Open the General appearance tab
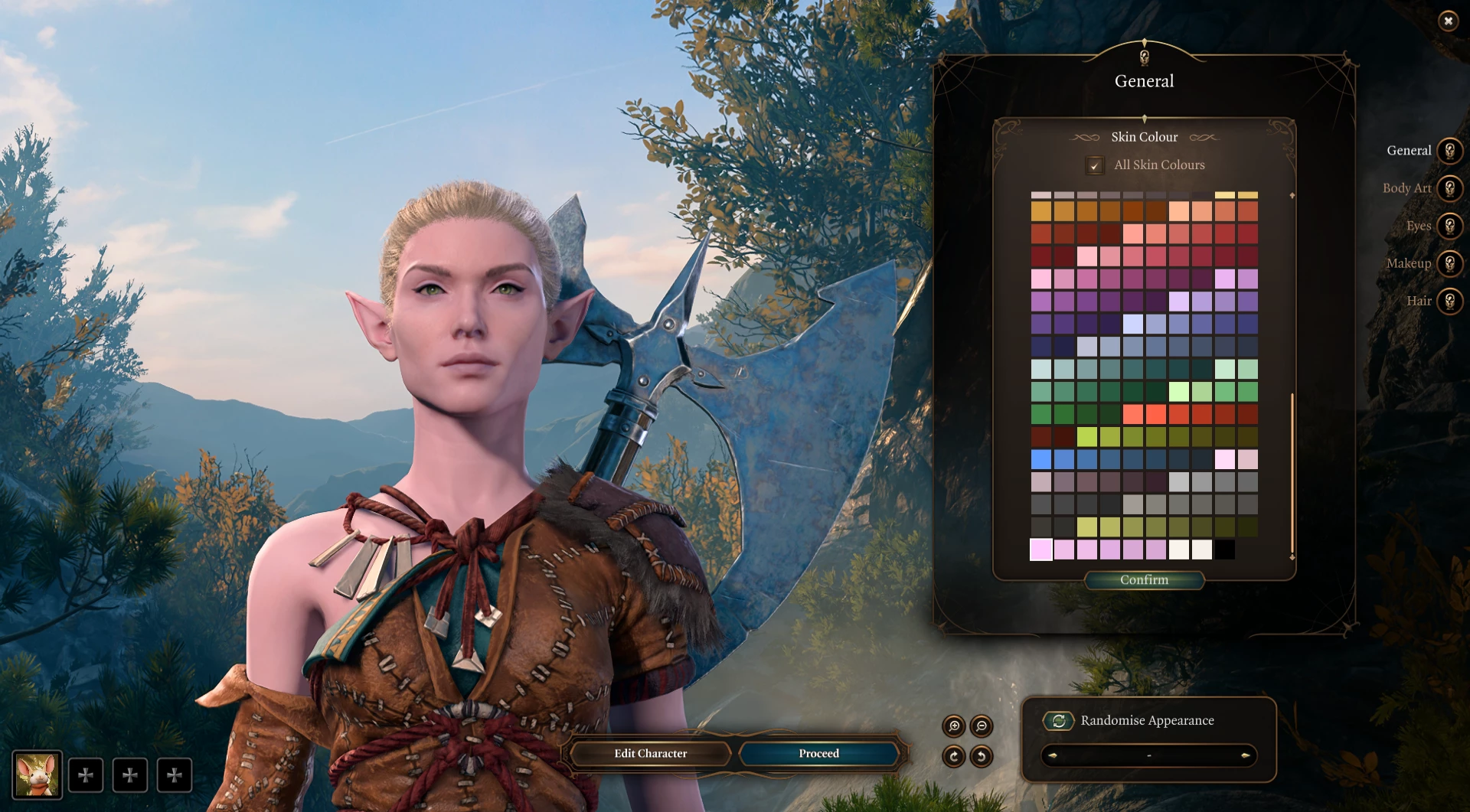The height and width of the screenshot is (812, 1470). (1449, 151)
